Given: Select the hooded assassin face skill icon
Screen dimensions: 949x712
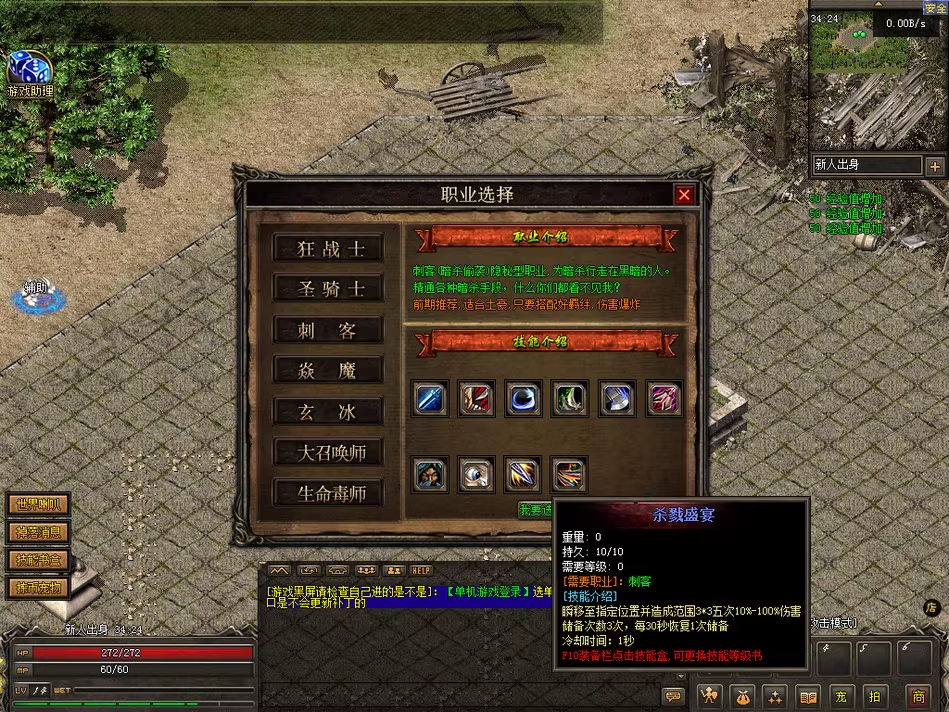Looking at the screenshot, I should (x=431, y=474).
